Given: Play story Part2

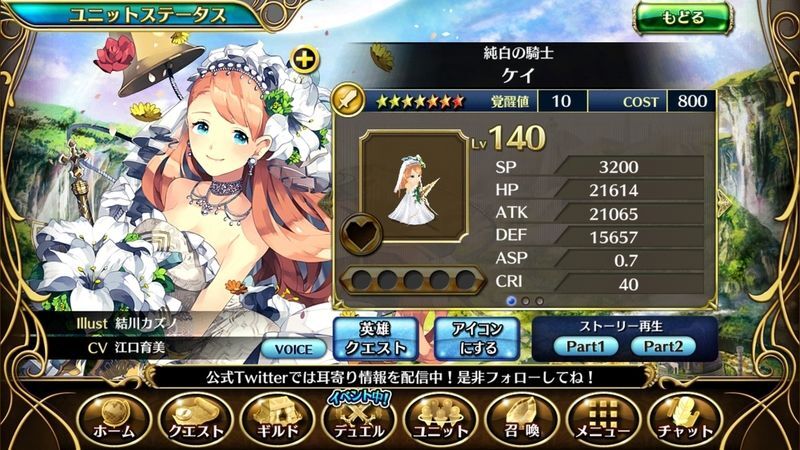Looking at the screenshot, I should (663, 347).
